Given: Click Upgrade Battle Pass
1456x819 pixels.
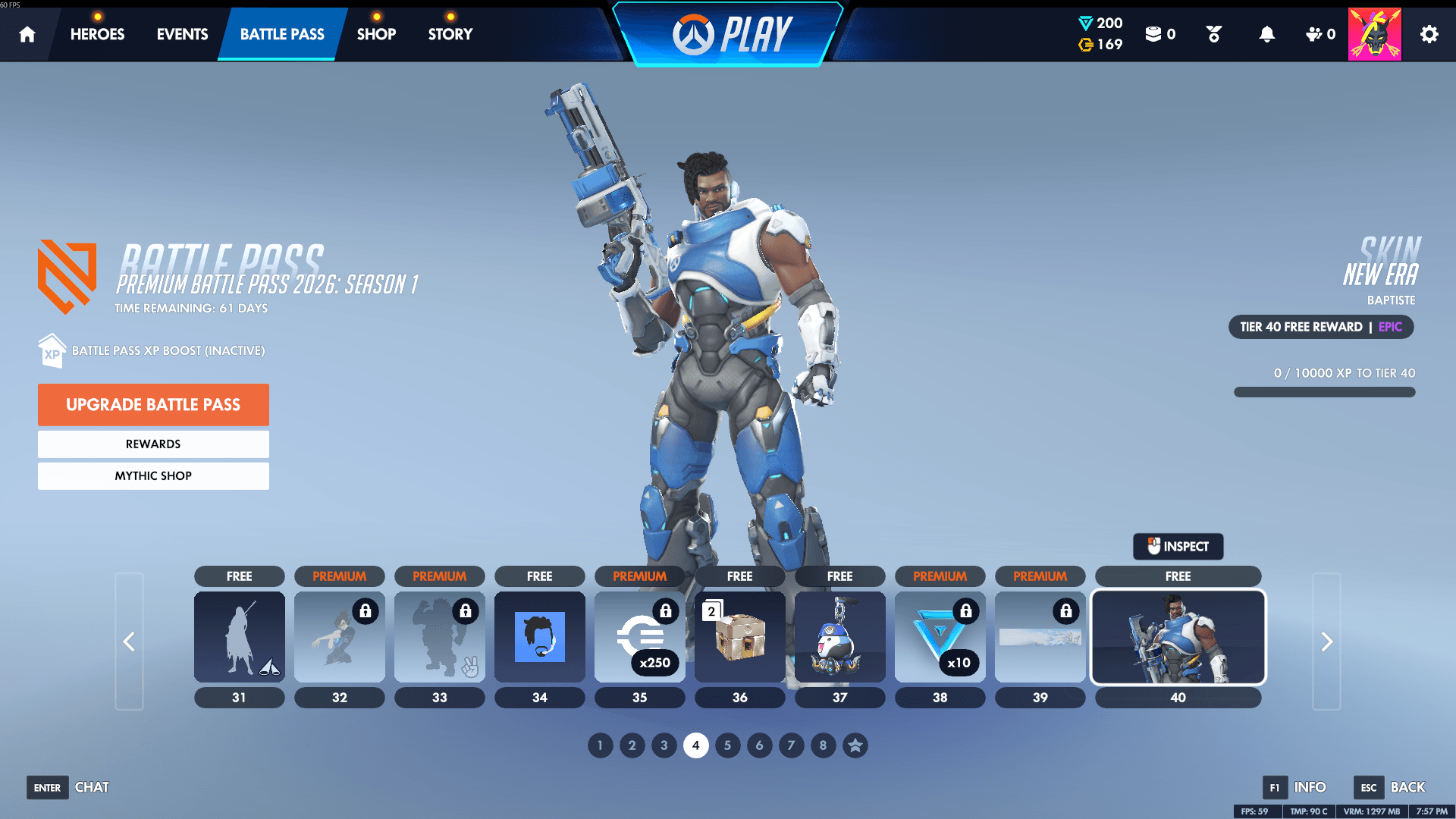Looking at the screenshot, I should pos(153,404).
